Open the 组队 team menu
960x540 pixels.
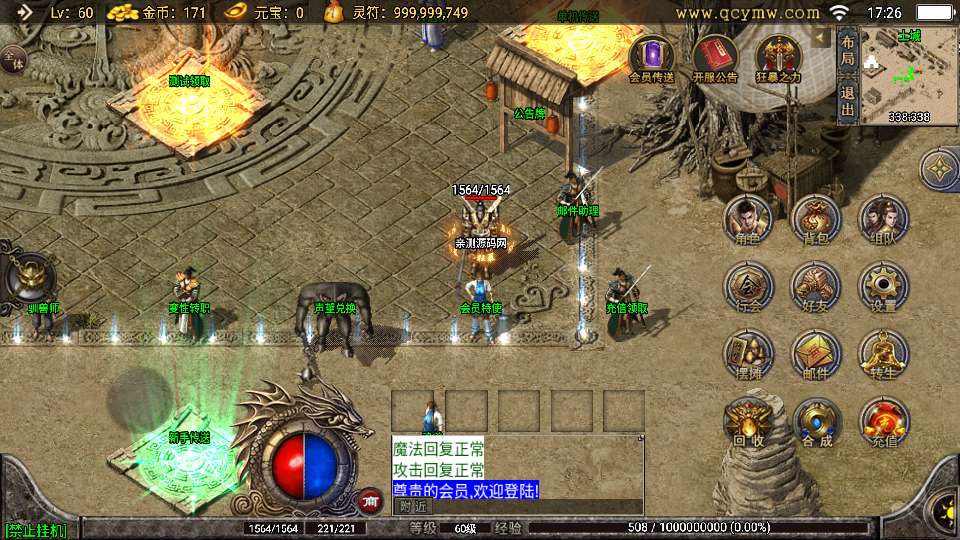click(883, 219)
